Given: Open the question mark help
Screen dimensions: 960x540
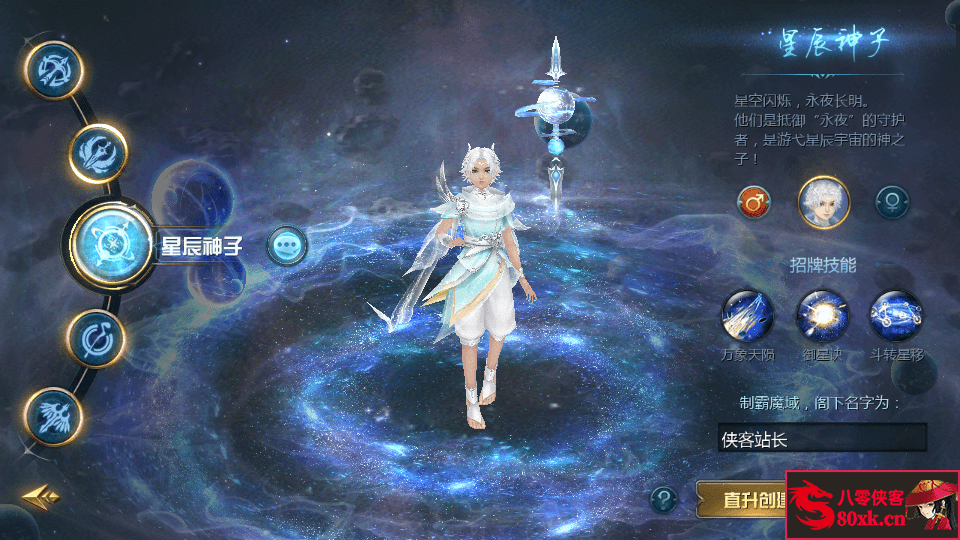Looking at the screenshot, I should click(665, 498).
